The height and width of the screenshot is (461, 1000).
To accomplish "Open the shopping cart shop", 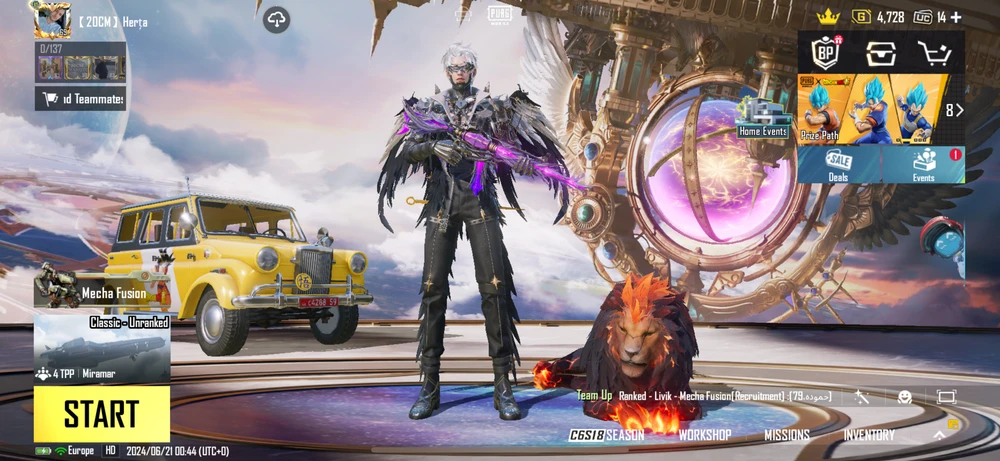I will click(x=936, y=53).
